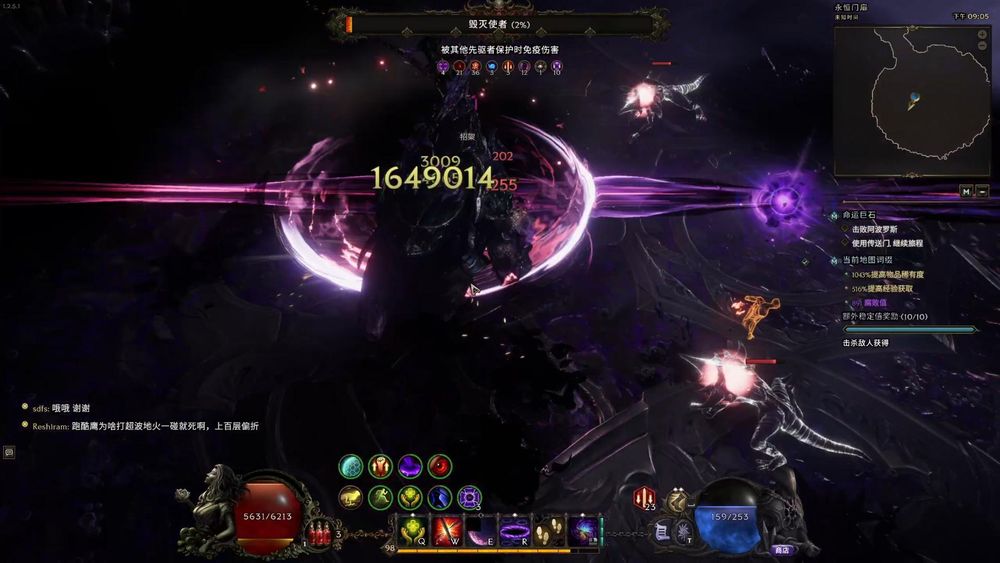This screenshot has width=1000, height=563.
Task: Zoom out the minimap with minus button
Action: point(984,47)
